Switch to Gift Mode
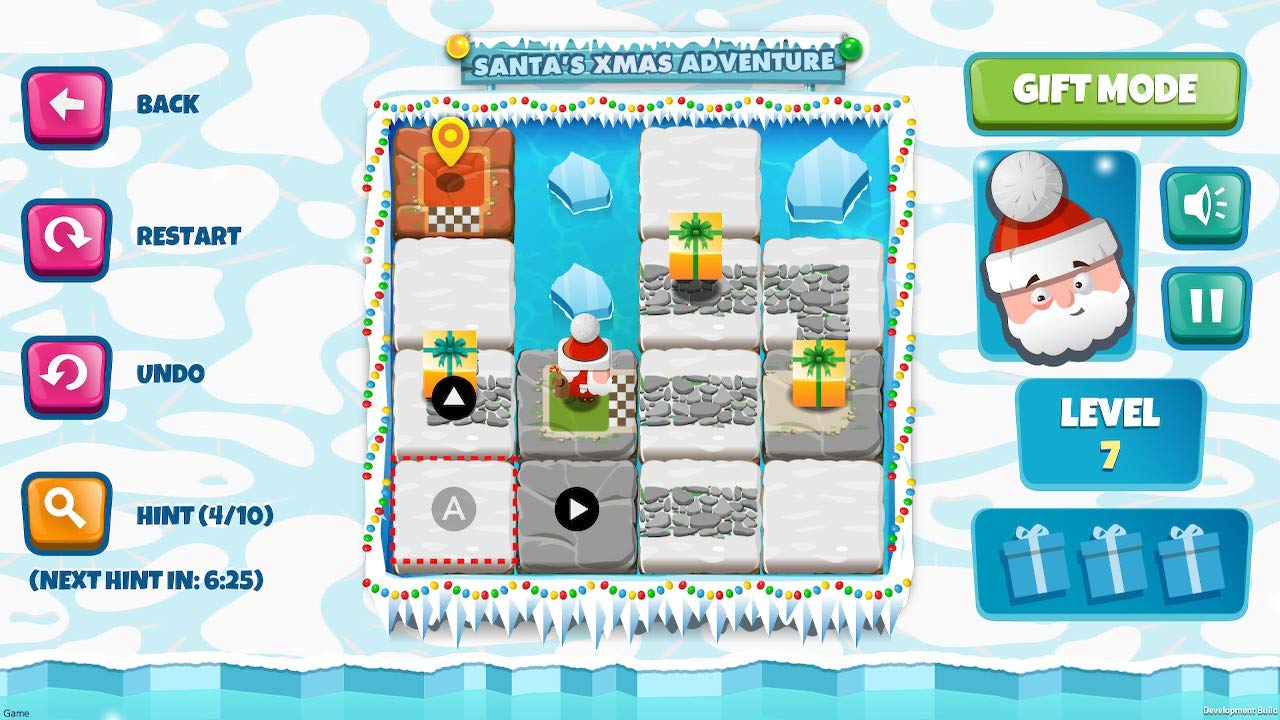The width and height of the screenshot is (1280, 720). (x=1103, y=89)
